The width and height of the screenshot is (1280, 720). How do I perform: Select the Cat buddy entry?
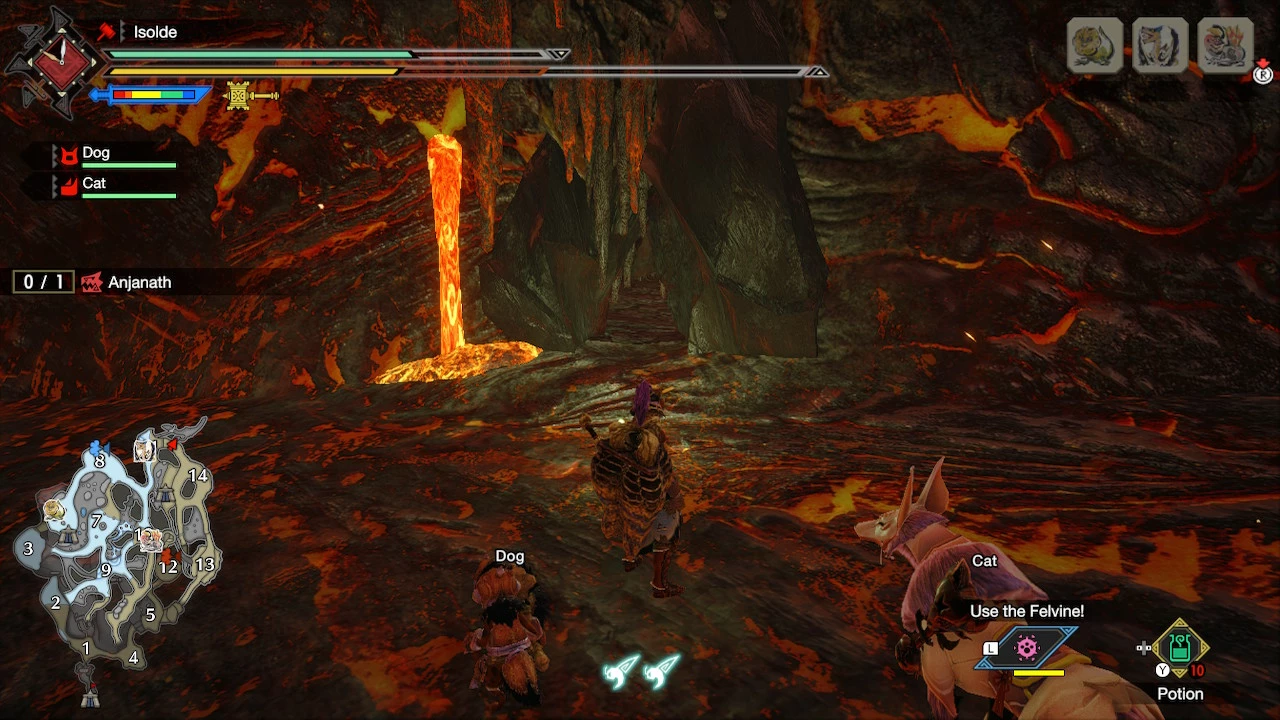tap(114, 185)
